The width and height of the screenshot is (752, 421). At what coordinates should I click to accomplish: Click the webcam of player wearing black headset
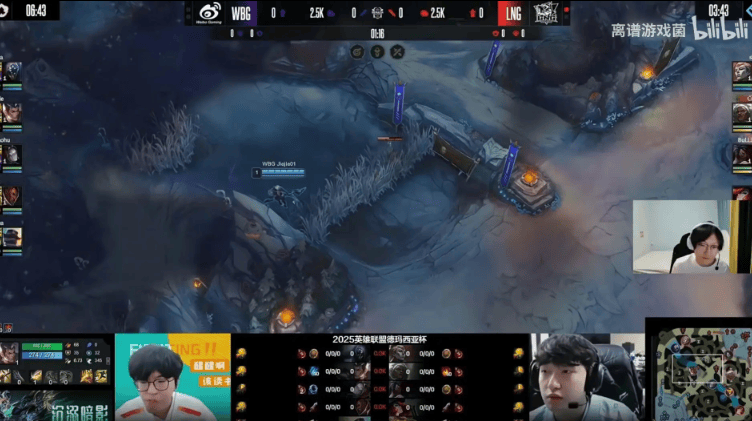pos(585,377)
